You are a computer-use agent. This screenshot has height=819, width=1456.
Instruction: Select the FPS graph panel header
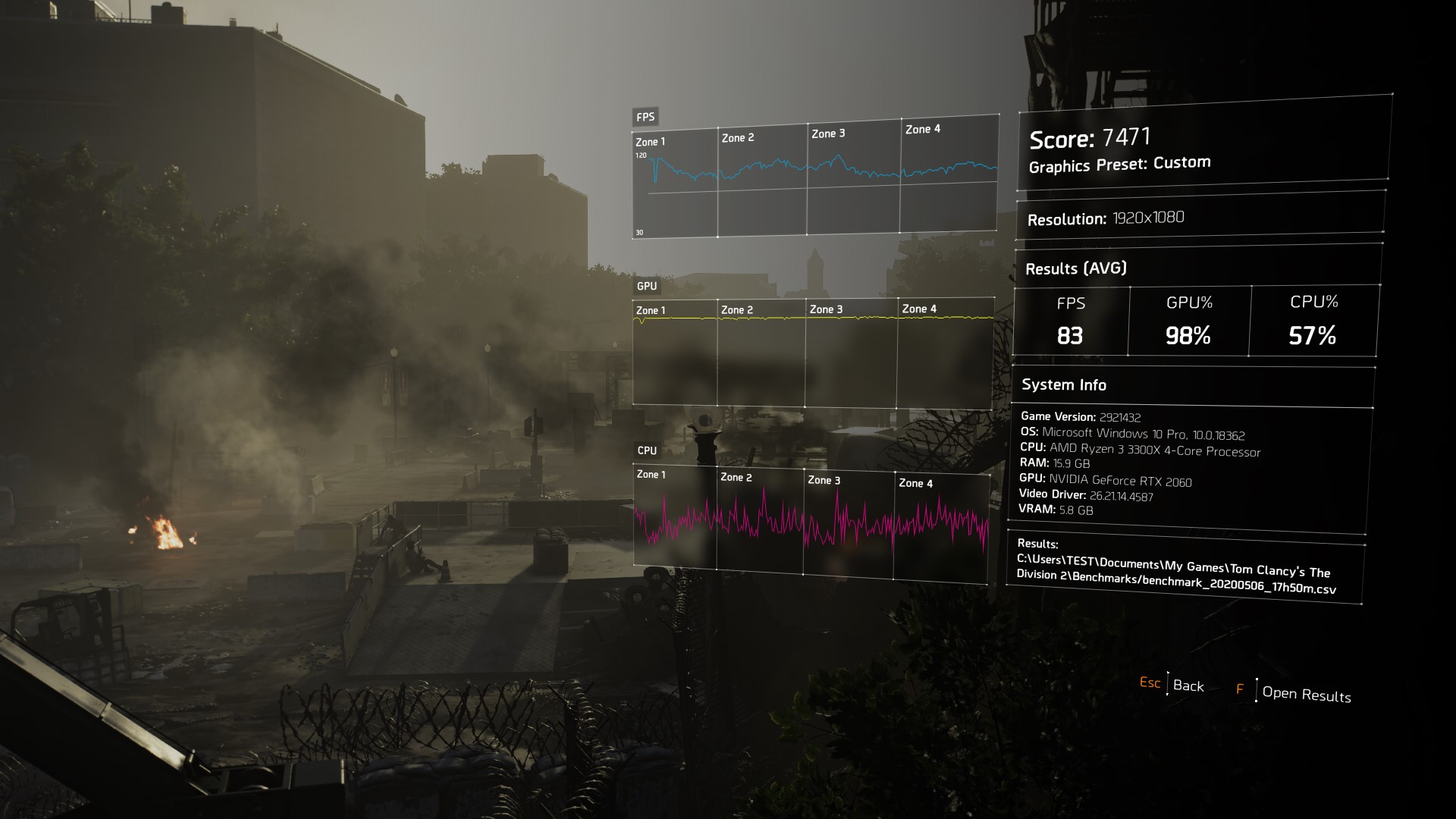pyautogui.click(x=645, y=118)
